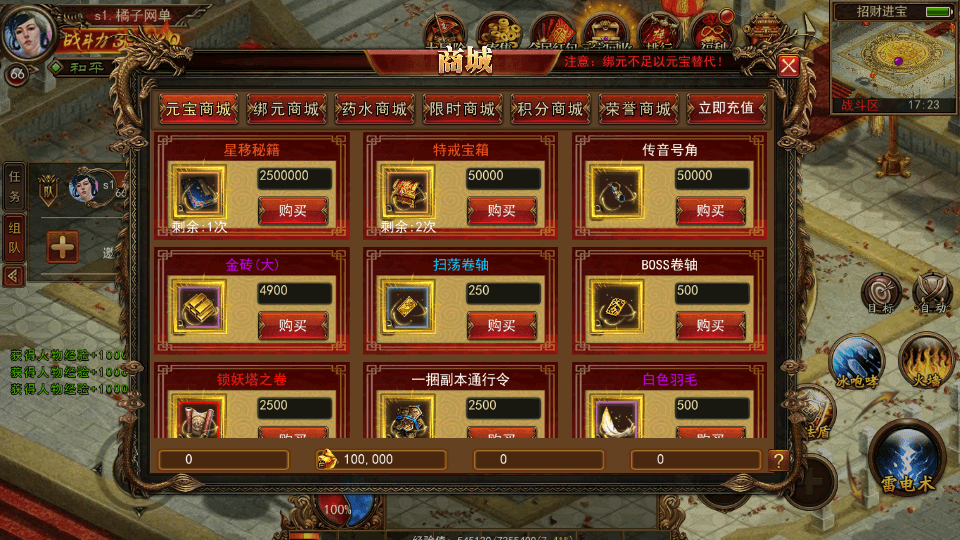
Task: Show the 限时商城 tab
Action: click(463, 109)
